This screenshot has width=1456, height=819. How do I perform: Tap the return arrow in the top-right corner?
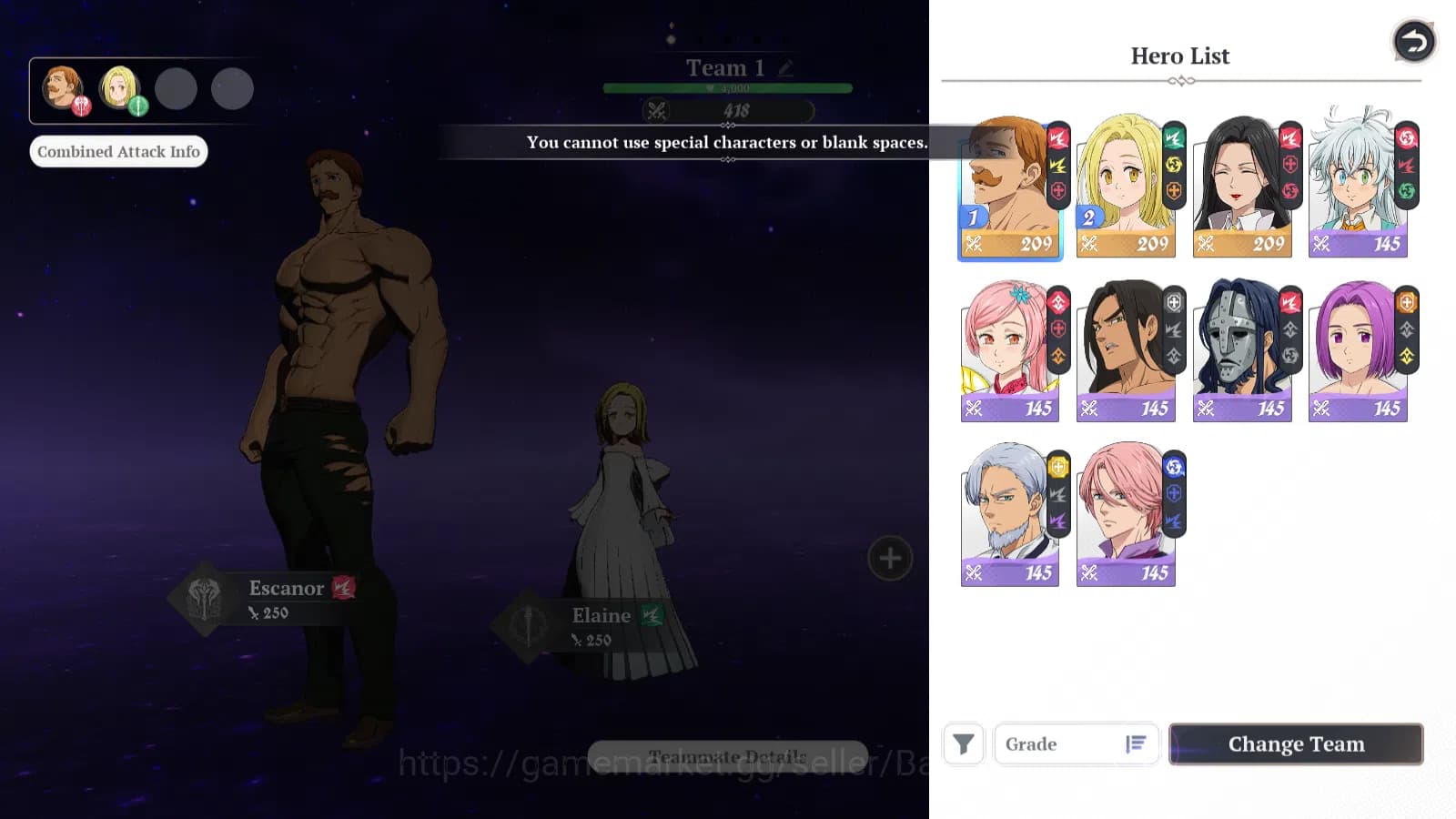pyautogui.click(x=1413, y=42)
